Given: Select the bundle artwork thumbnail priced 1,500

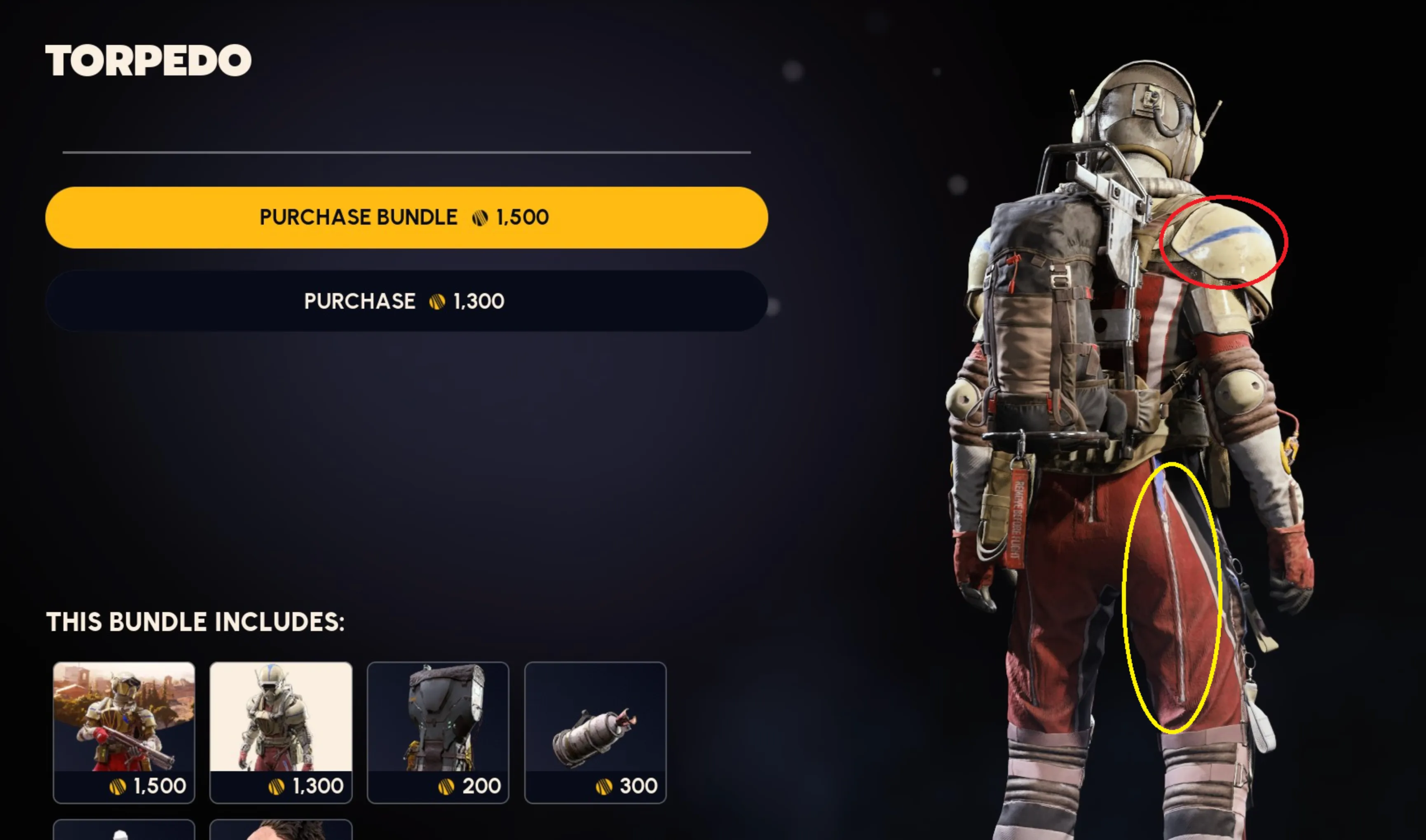Looking at the screenshot, I should [x=124, y=732].
